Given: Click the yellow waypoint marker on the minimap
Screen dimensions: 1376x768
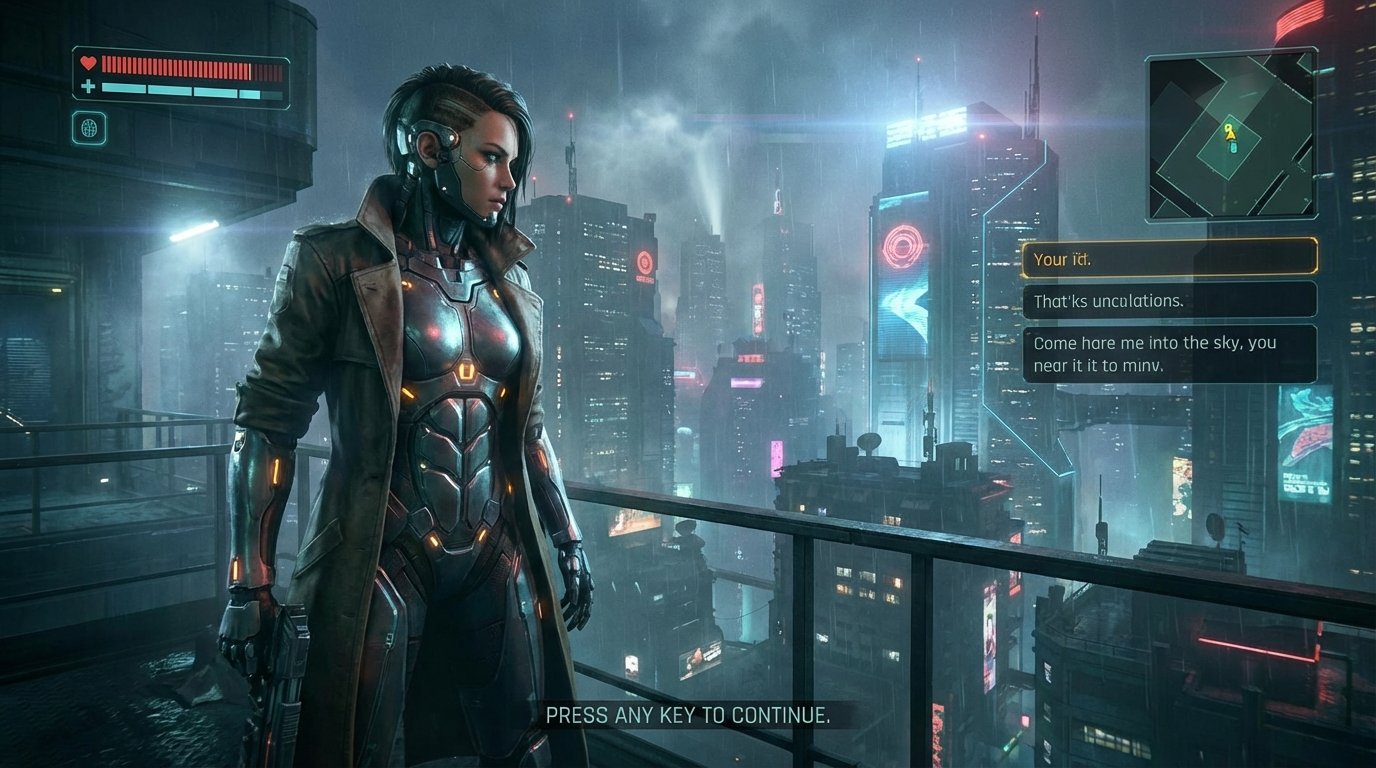Looking at the screenshot, I should click(1228, 127).
